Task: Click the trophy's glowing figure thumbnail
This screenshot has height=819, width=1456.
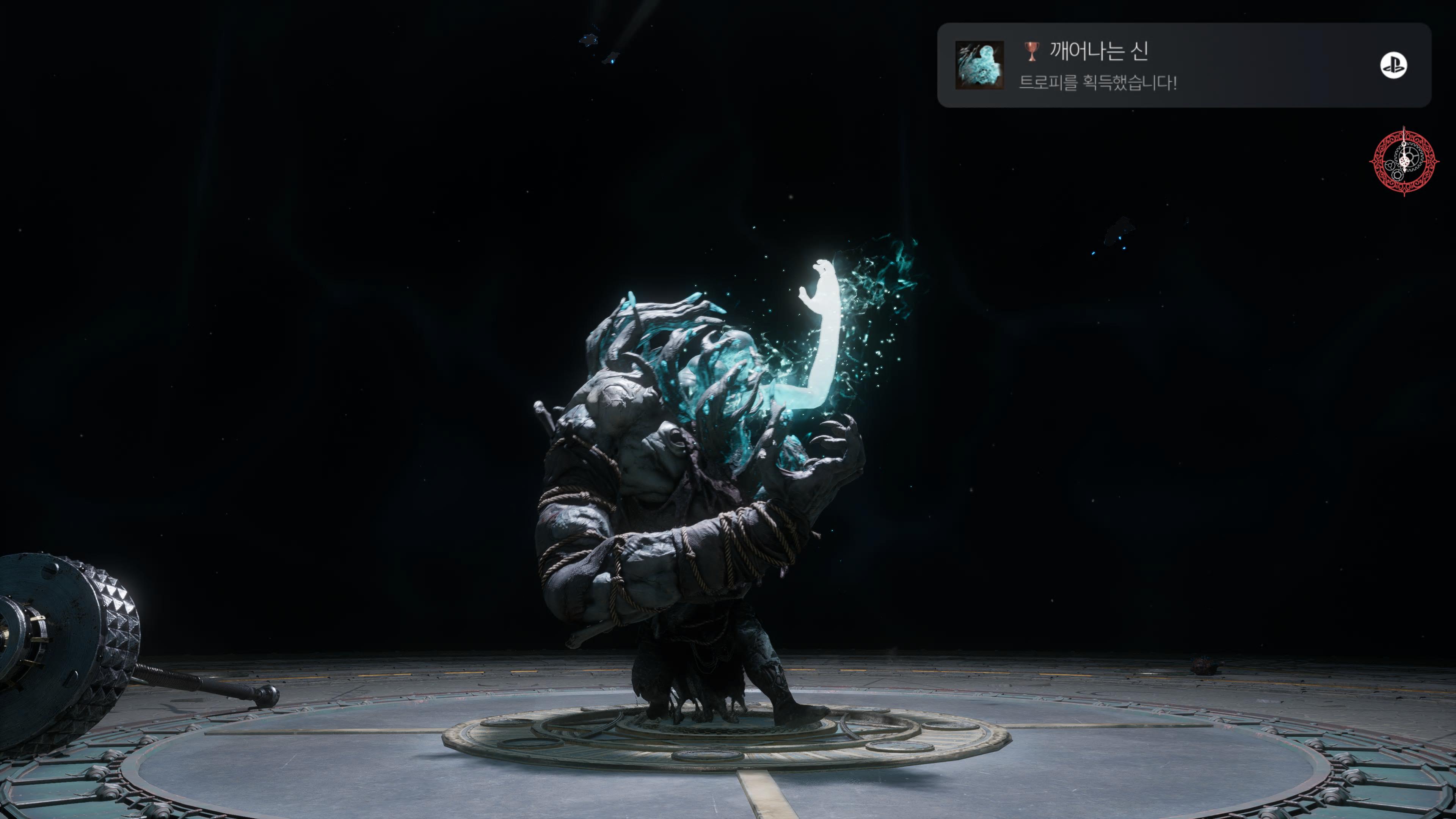Action: click(x=979, y=65)
